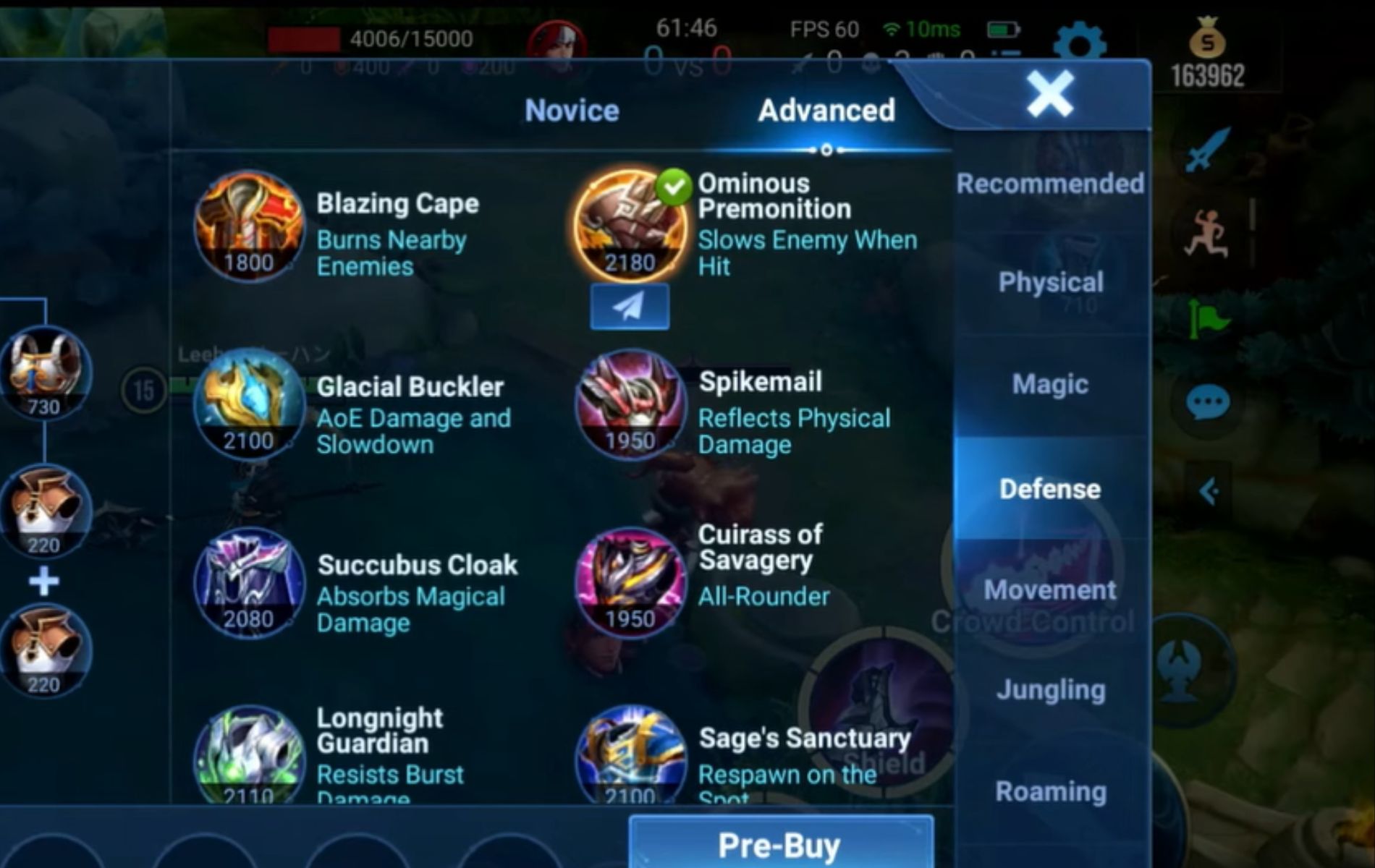Click the share arrow under Ominous Premonition
This screenshot has width=1375, height=868.
point(630,305)
